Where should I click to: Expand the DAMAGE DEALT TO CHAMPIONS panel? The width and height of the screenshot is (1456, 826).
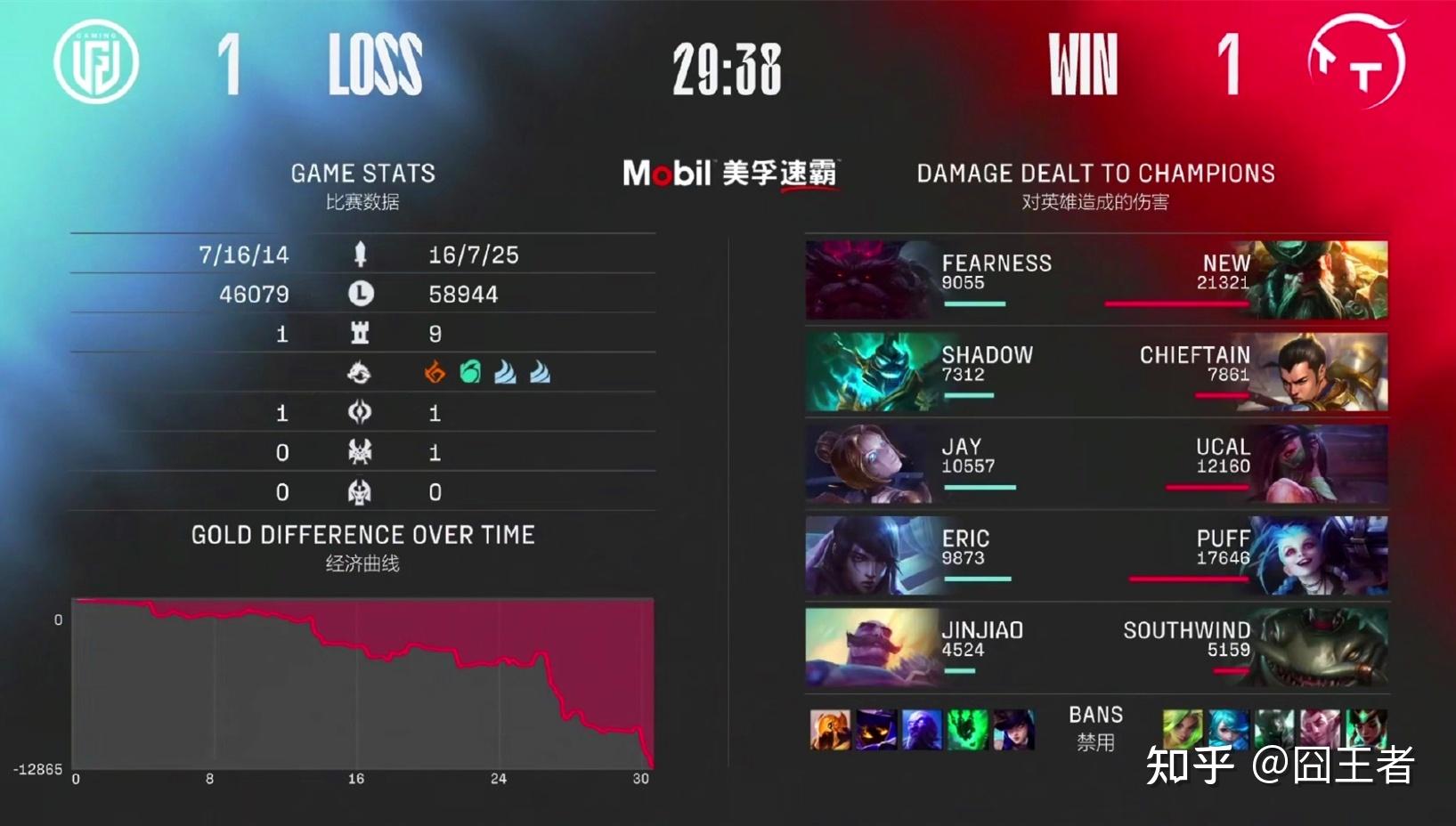click(1094, 173)
